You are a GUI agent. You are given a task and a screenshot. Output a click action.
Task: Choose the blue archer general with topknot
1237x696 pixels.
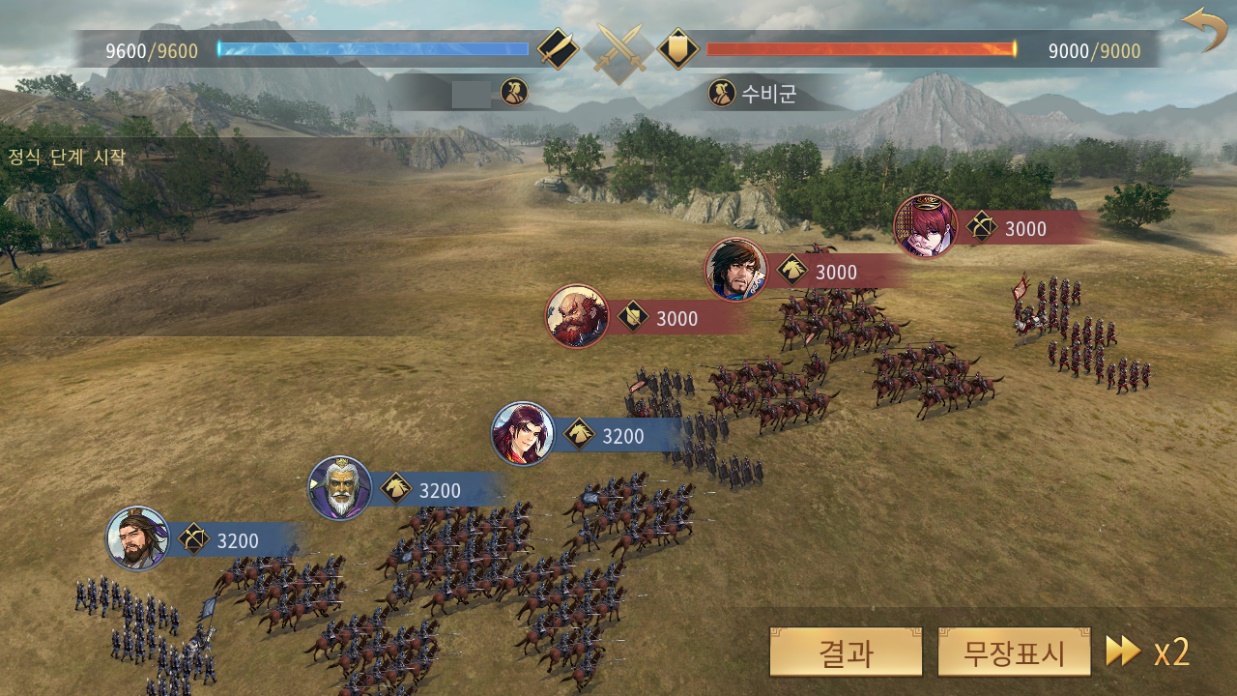(x=138, y=538)
